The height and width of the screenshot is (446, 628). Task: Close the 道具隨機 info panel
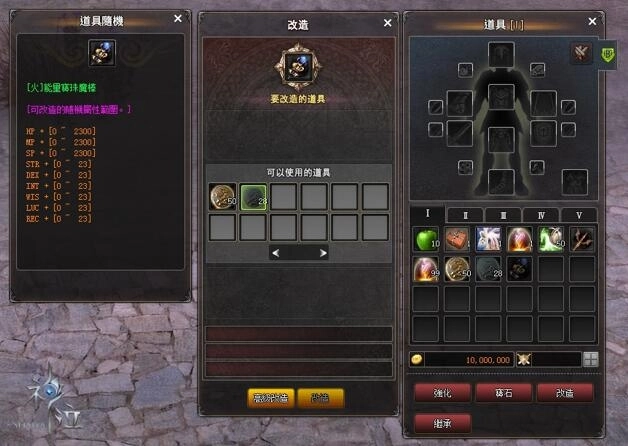178,18
